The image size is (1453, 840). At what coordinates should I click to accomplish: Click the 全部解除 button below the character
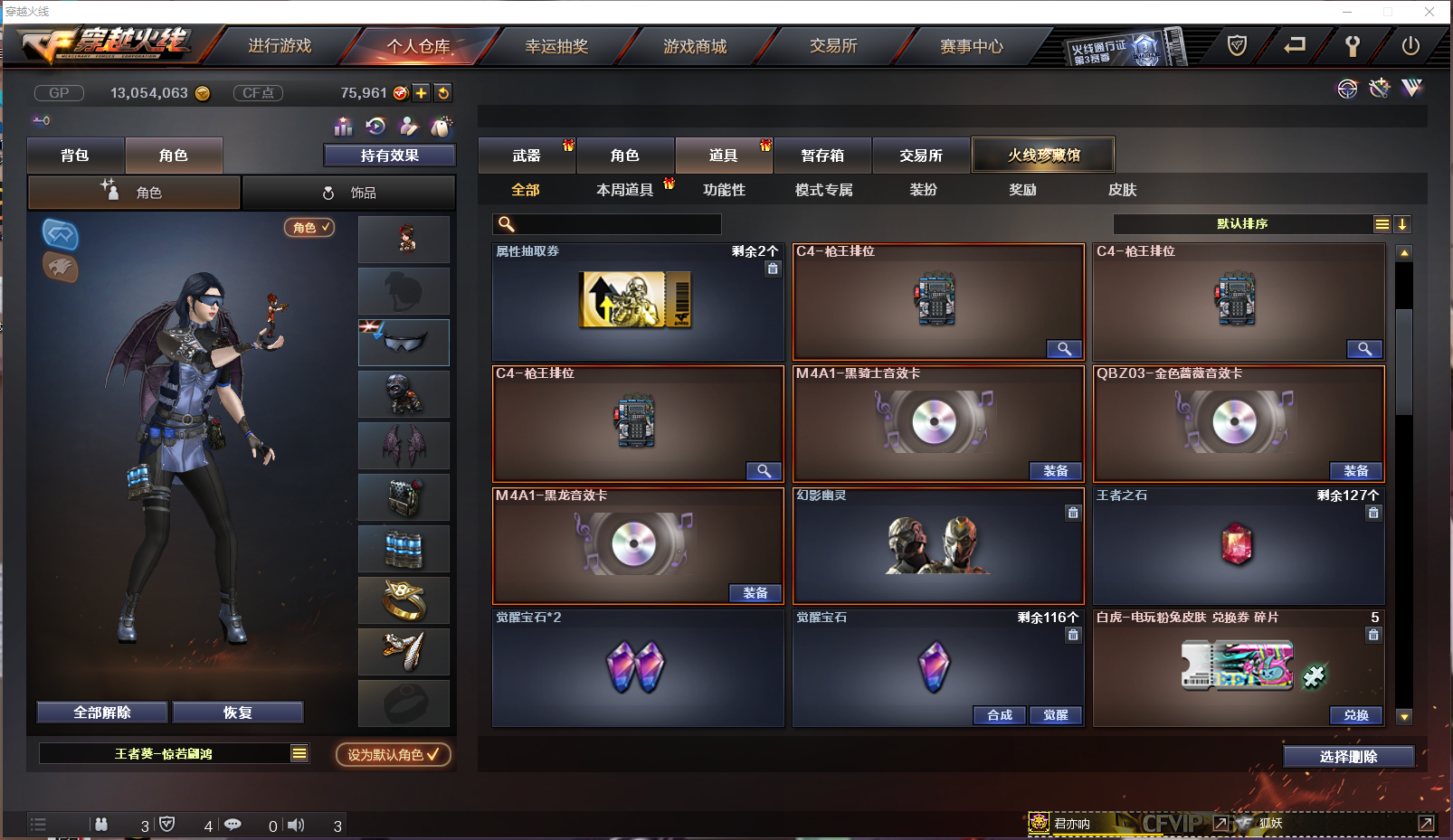point(101,712)
